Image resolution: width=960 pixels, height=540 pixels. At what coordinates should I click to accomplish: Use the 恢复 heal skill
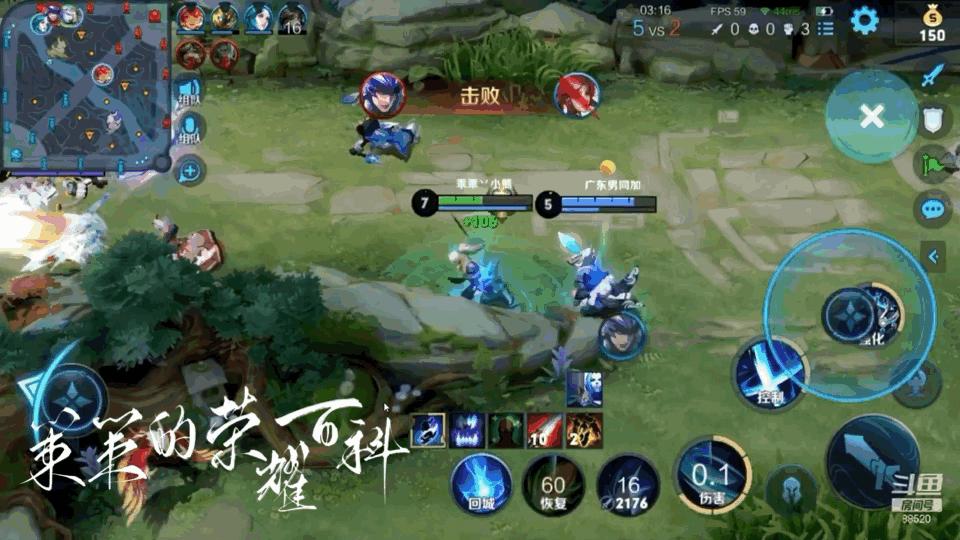(553, 482)
